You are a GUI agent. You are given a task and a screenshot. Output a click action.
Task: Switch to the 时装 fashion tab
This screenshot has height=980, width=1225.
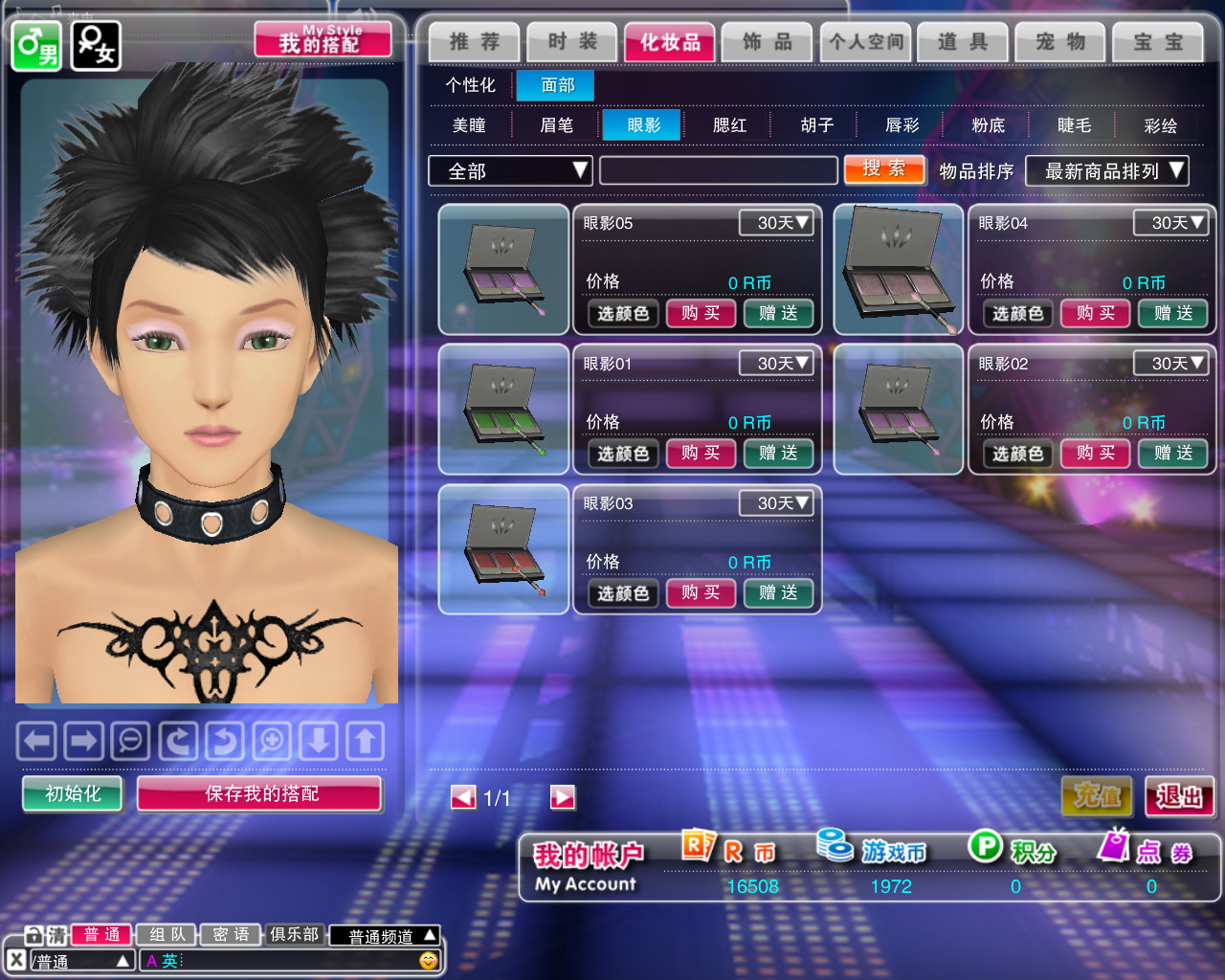(x=572, y=42)
